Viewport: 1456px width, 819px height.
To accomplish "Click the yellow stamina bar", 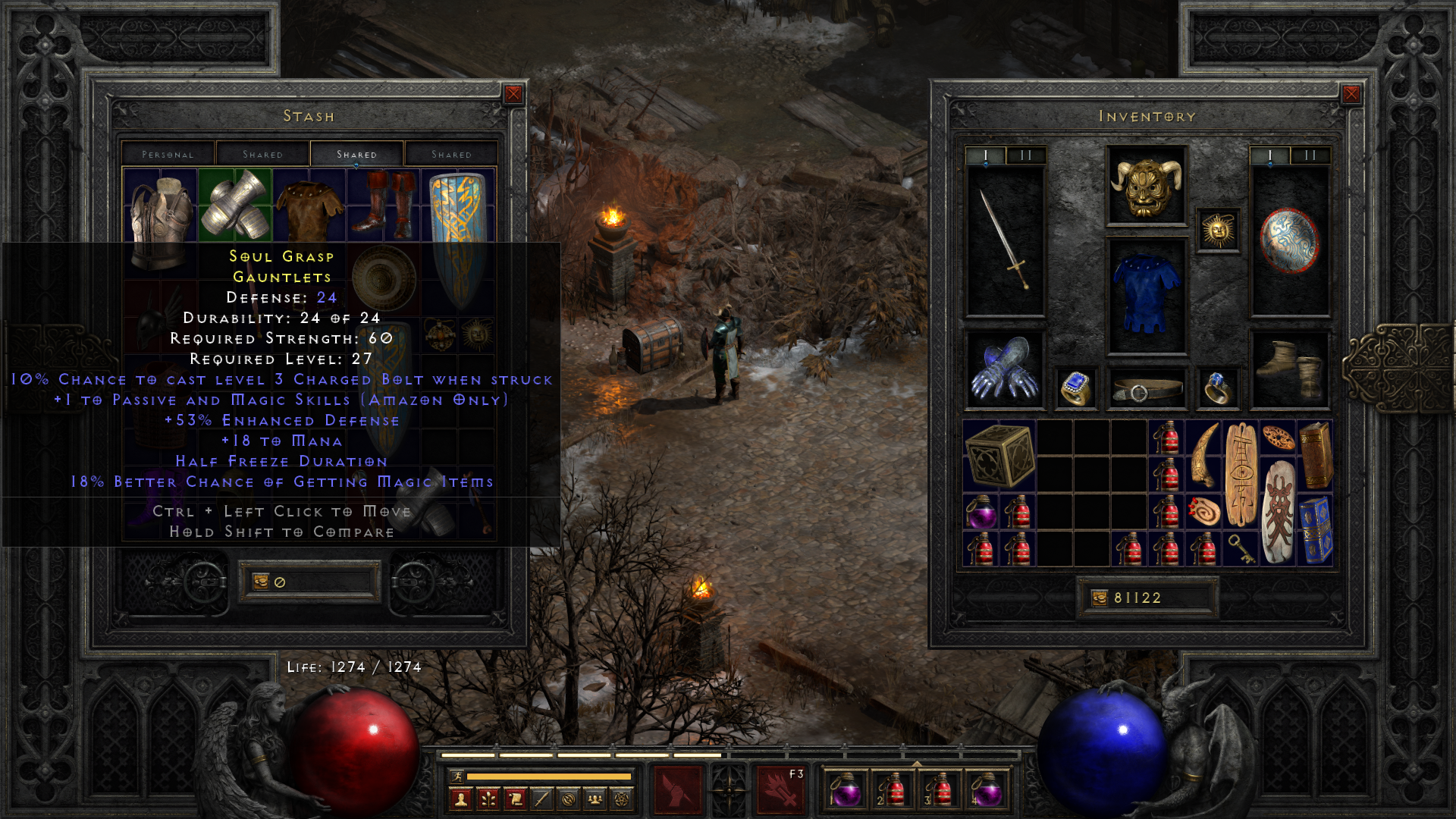I will (x=549, y=776).
